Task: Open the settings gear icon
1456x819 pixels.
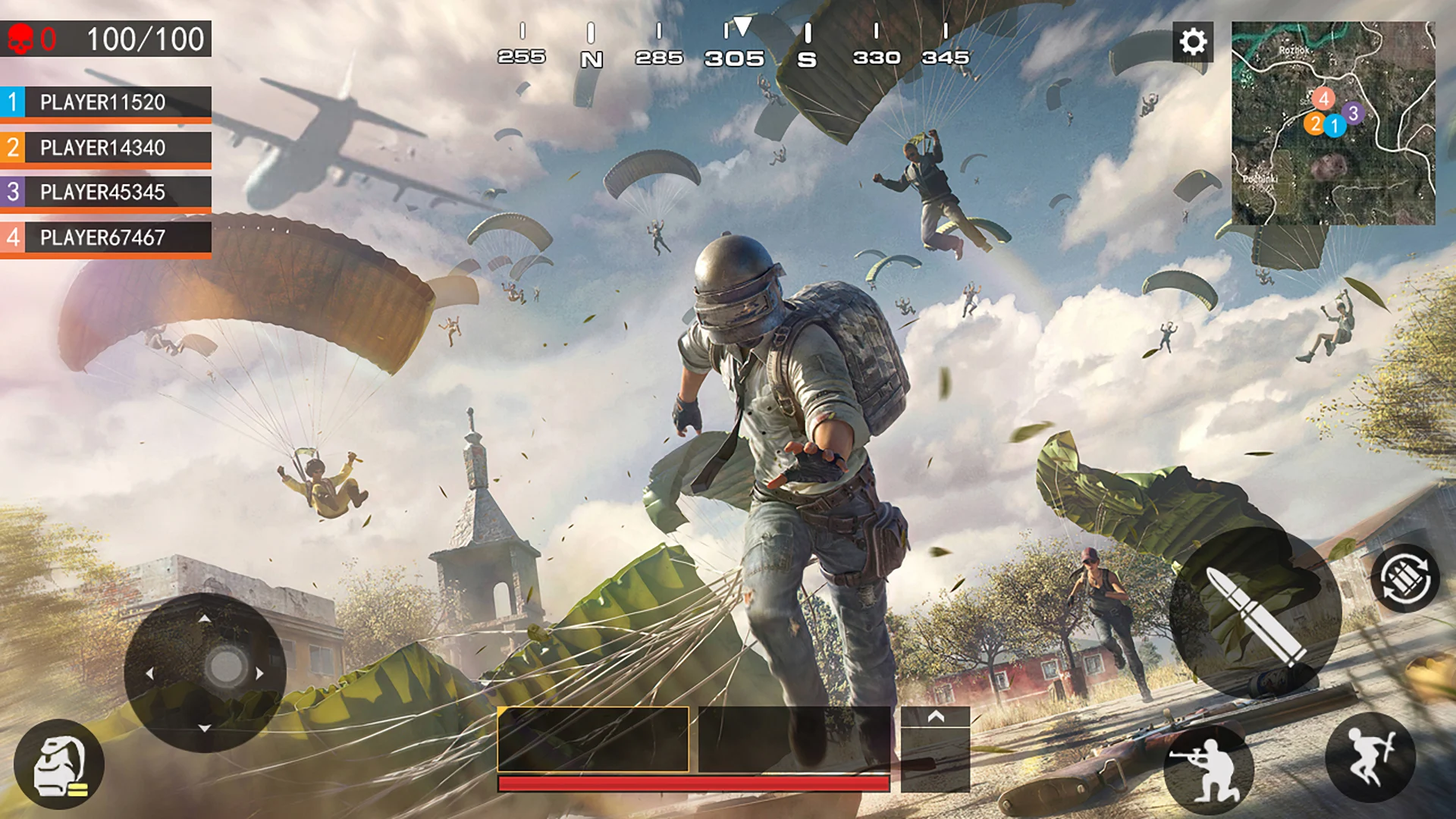Action: (x=1193, y=42)
